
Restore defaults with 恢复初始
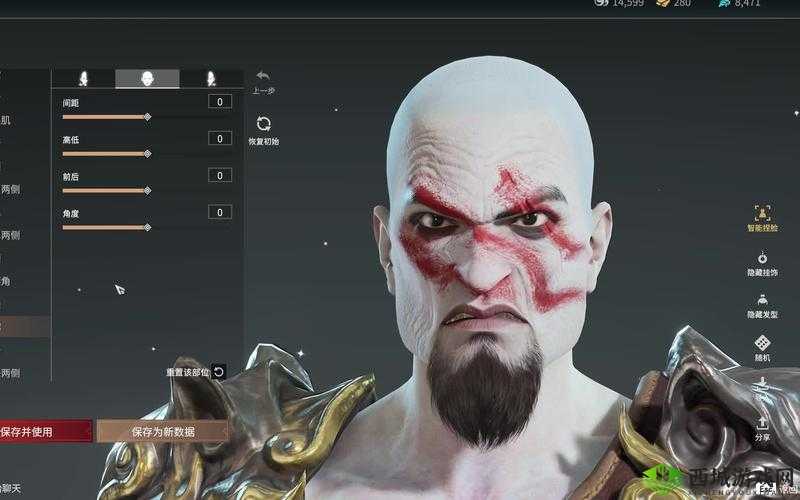263,124
